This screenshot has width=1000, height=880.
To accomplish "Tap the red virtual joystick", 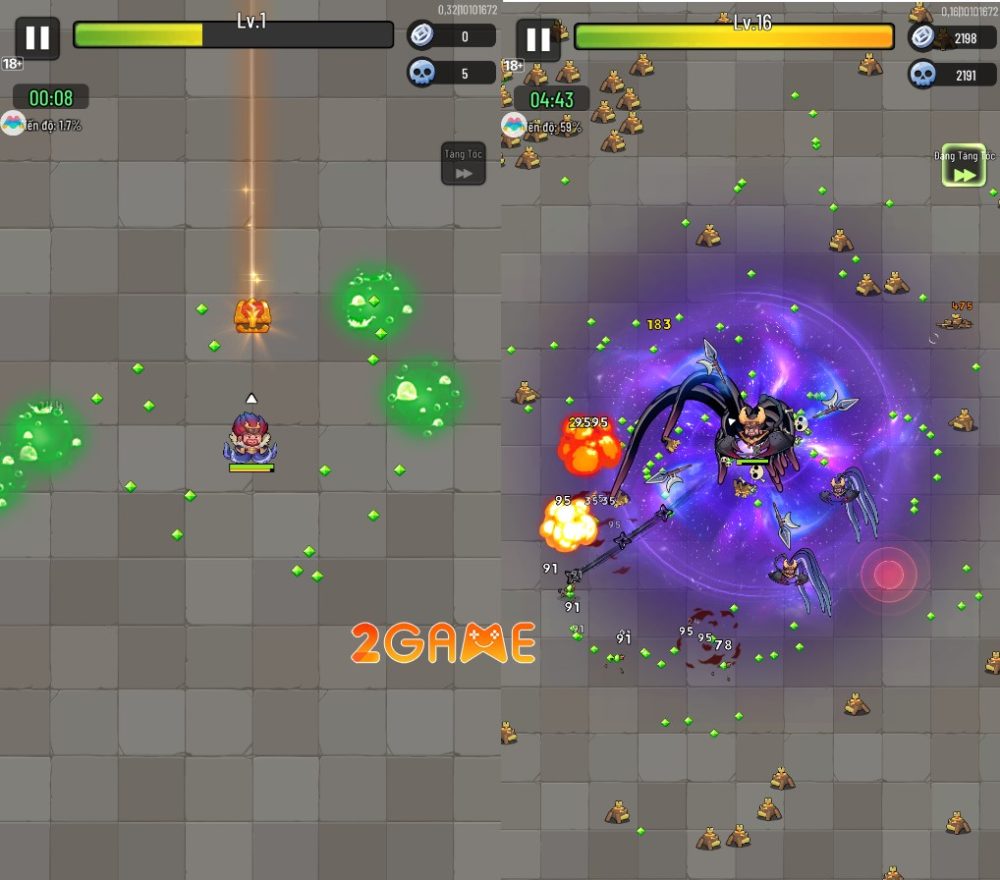I will (x=889, y=574).
